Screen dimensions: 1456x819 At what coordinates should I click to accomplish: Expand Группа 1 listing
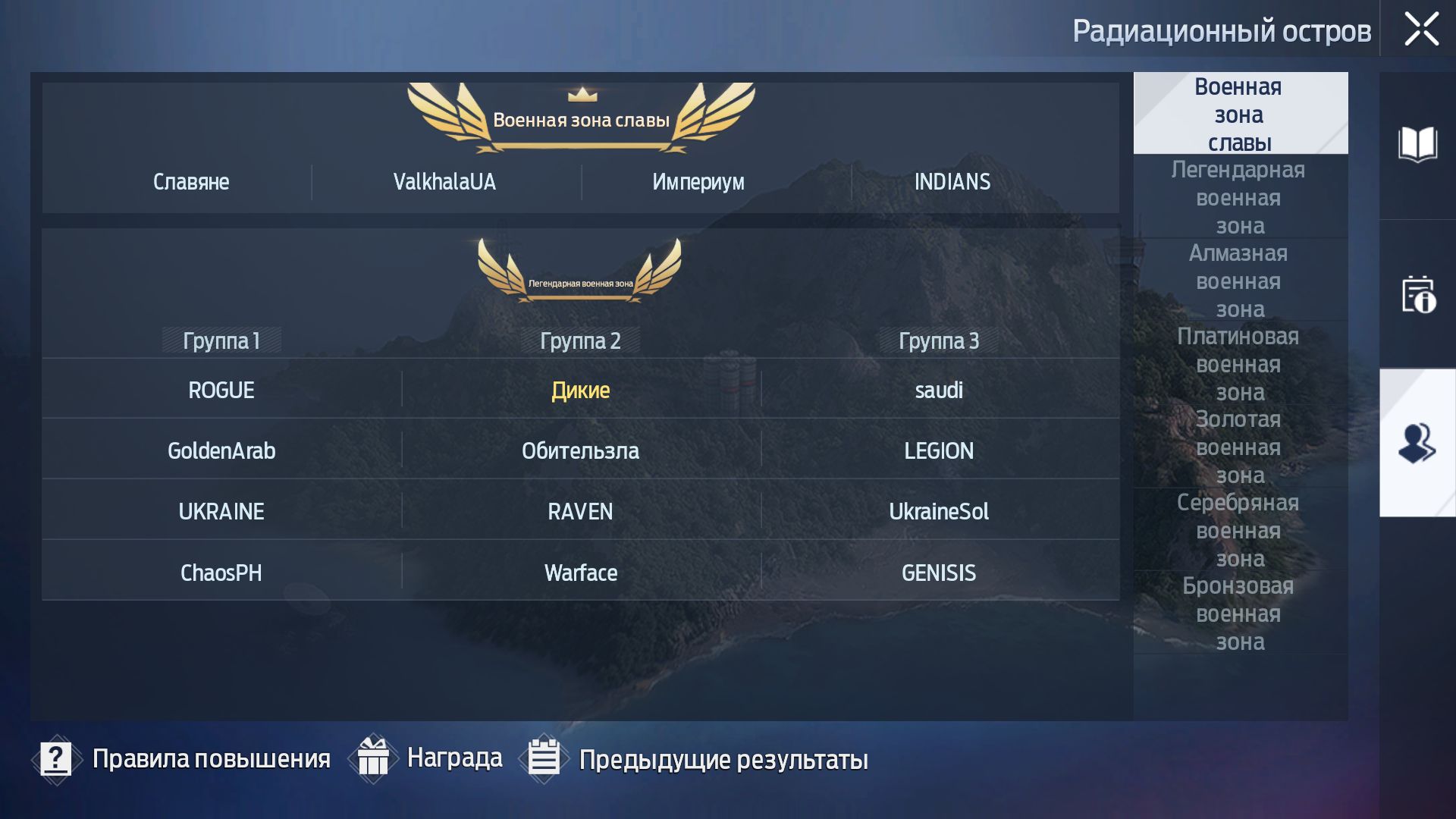coord(221,341)
